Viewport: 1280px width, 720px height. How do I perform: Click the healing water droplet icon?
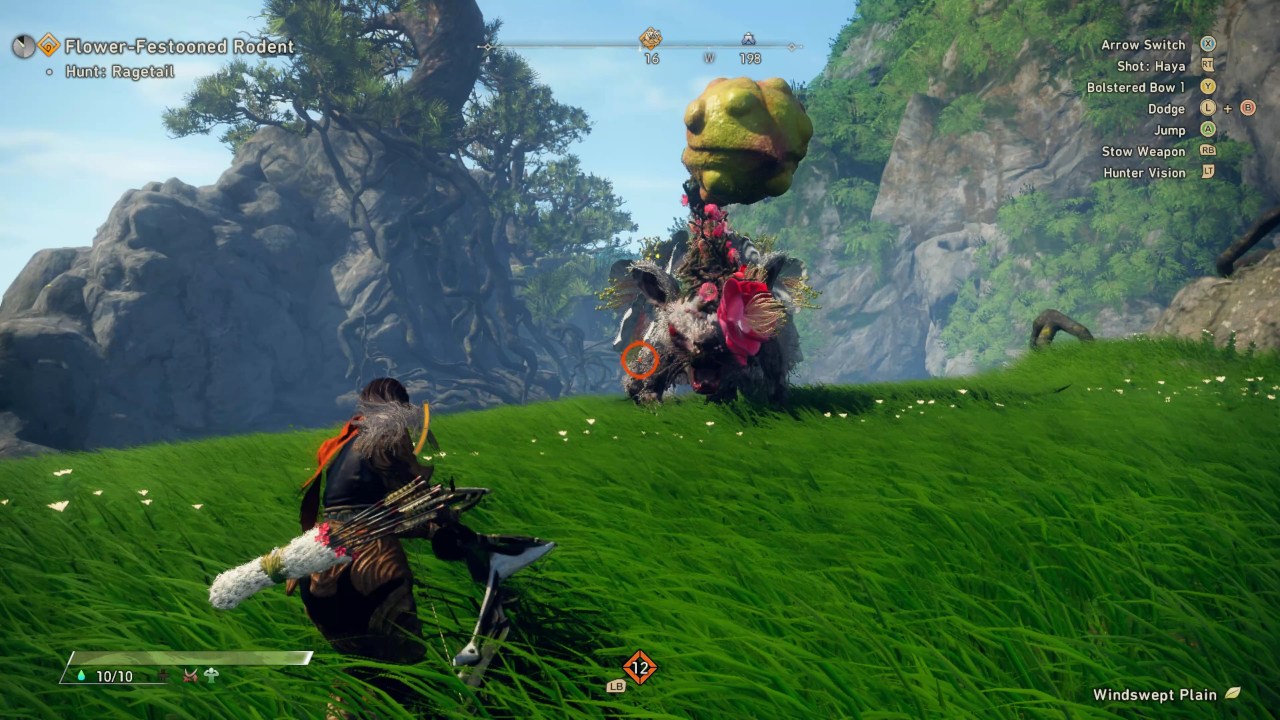coord(81,676)
